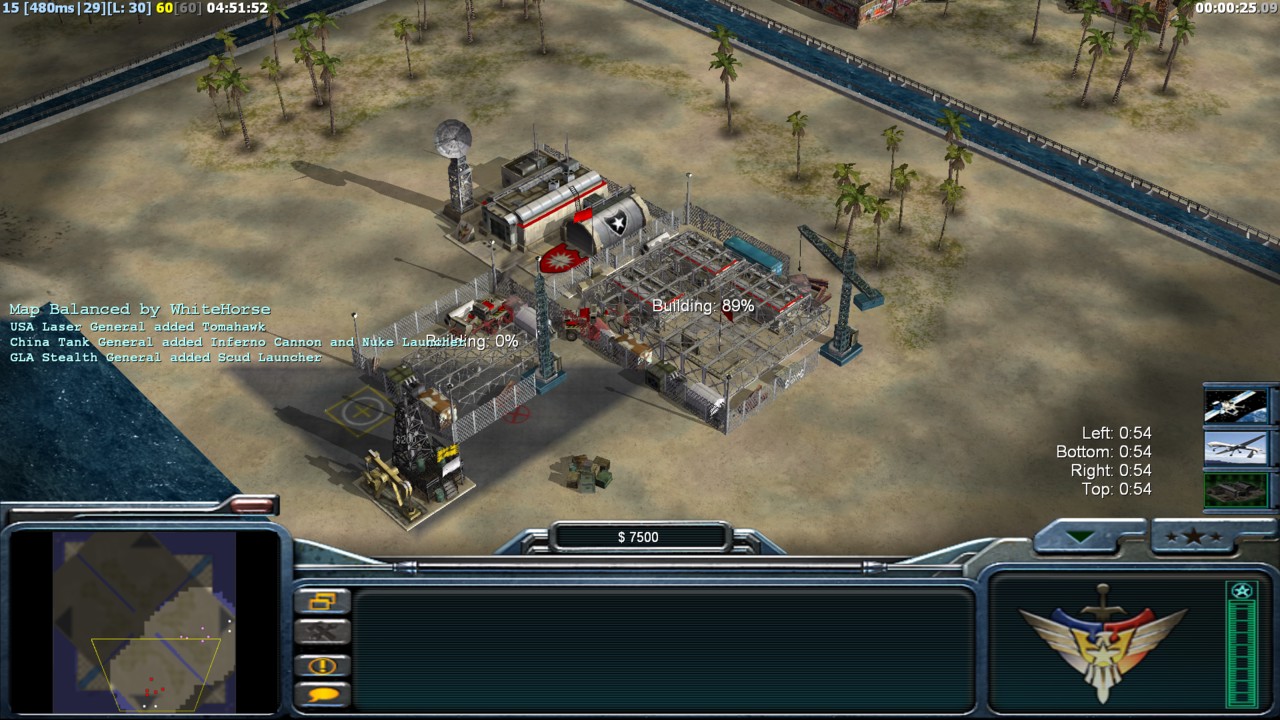Open chat with the speech bubble button
The height and width of the screenshot is (720, 1280).
(x=323, y=694)
